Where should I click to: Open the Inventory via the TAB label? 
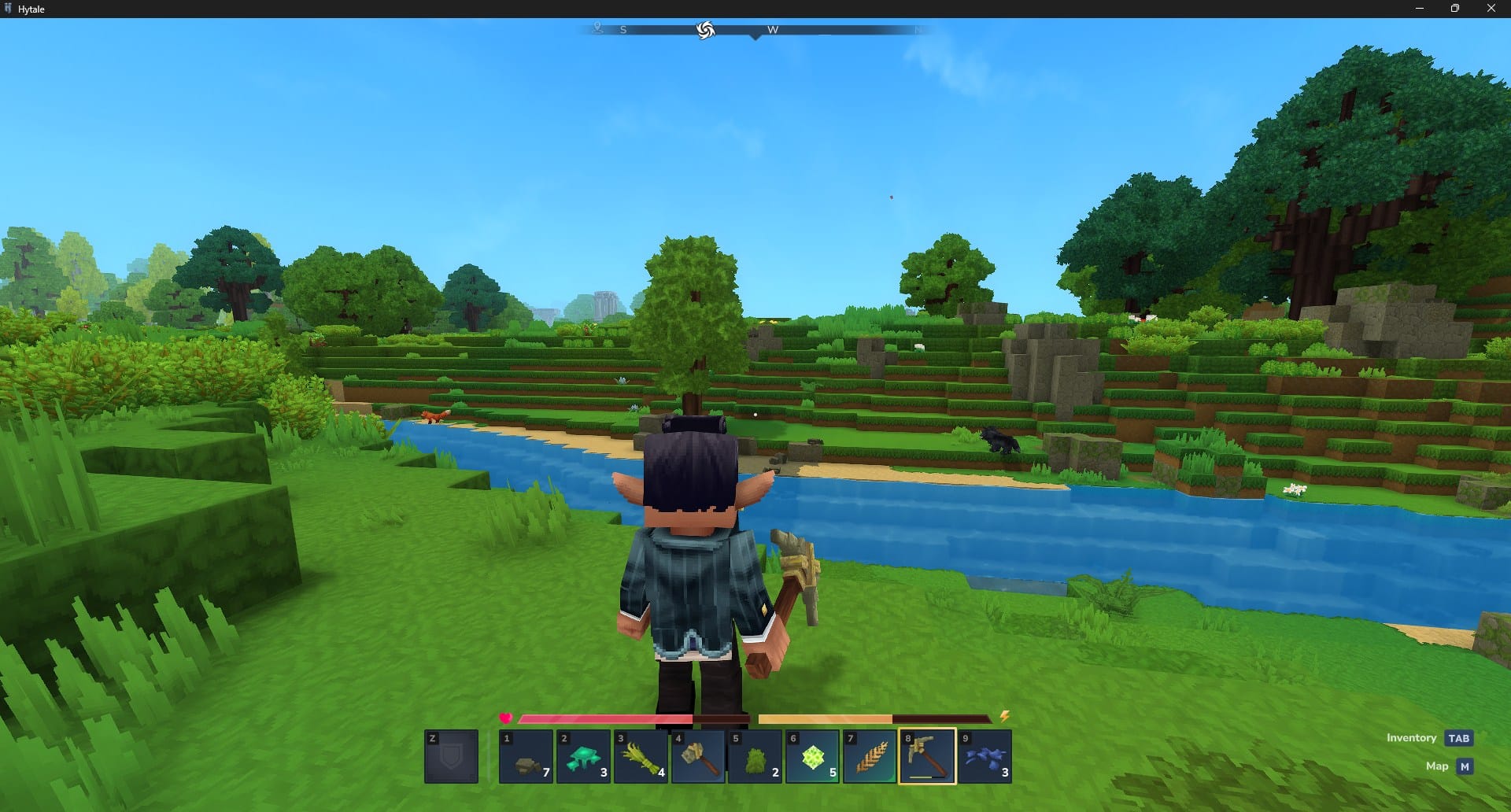click(1459, 738)
